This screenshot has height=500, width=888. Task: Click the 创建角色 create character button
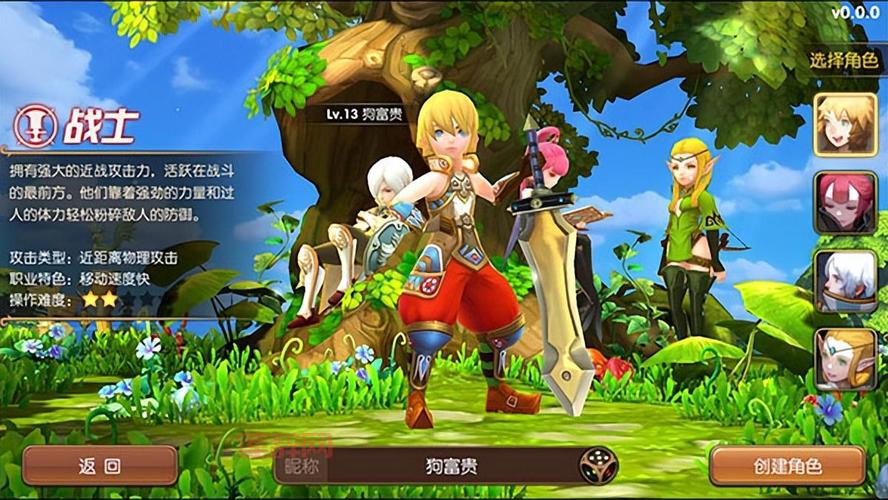[787, 465]
